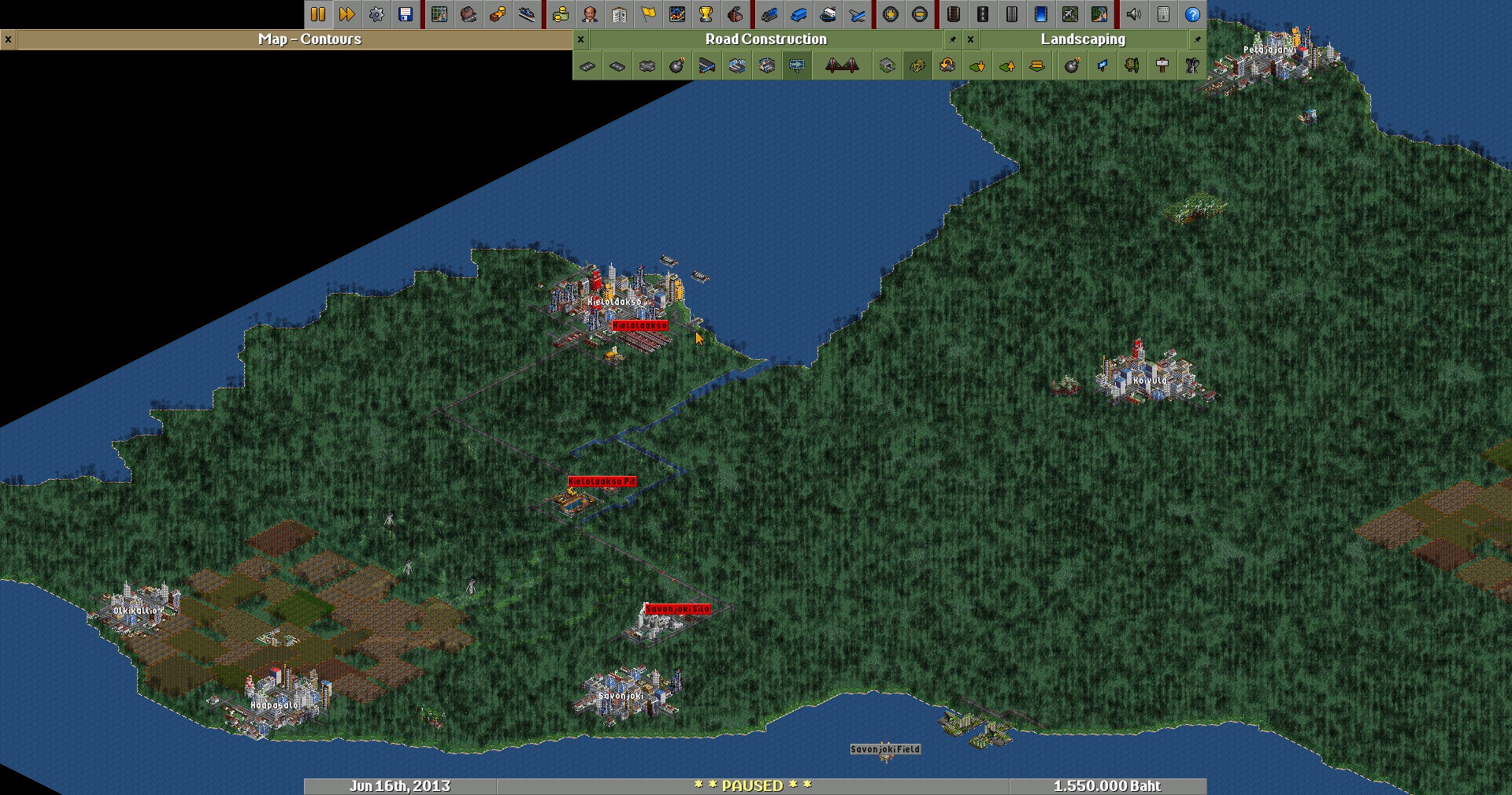Close the Map - Contours window
1512x795 pixels.
[8, 39]
